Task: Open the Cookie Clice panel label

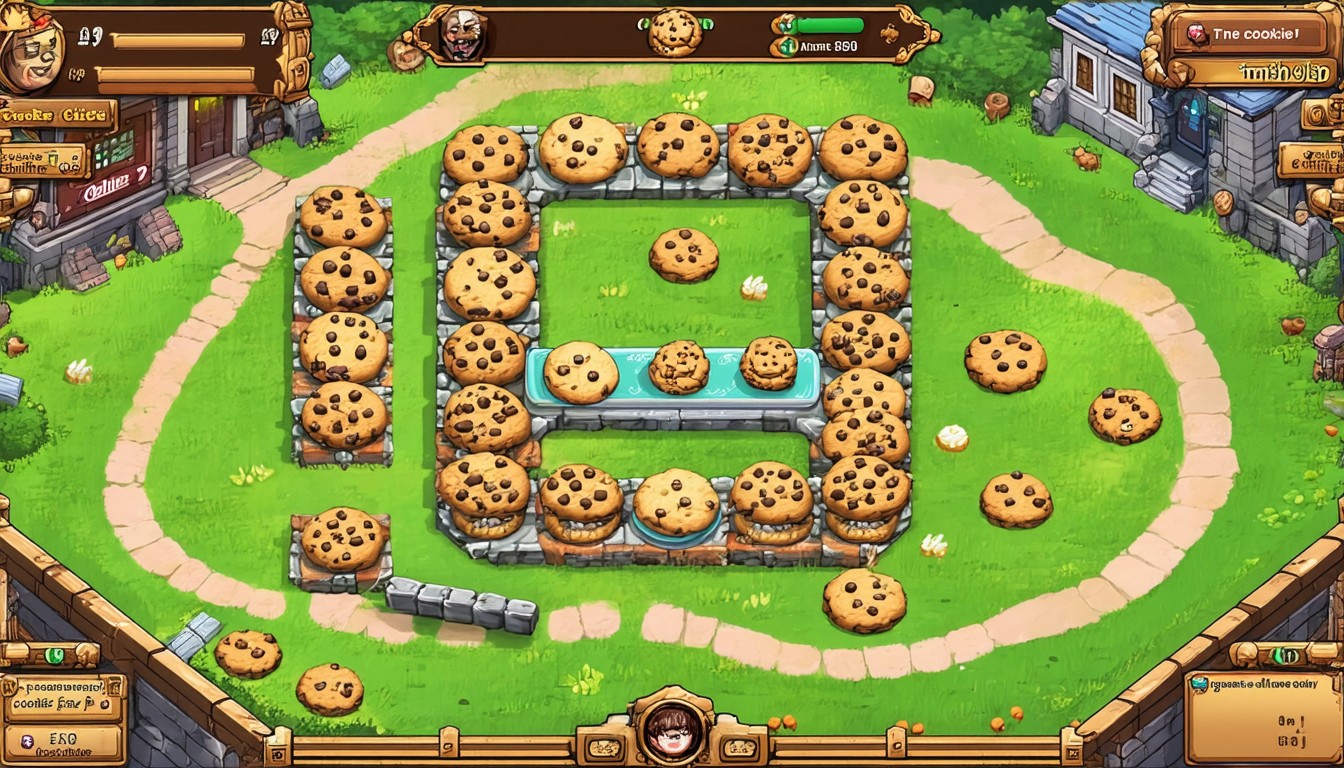Action: [58, 115]
